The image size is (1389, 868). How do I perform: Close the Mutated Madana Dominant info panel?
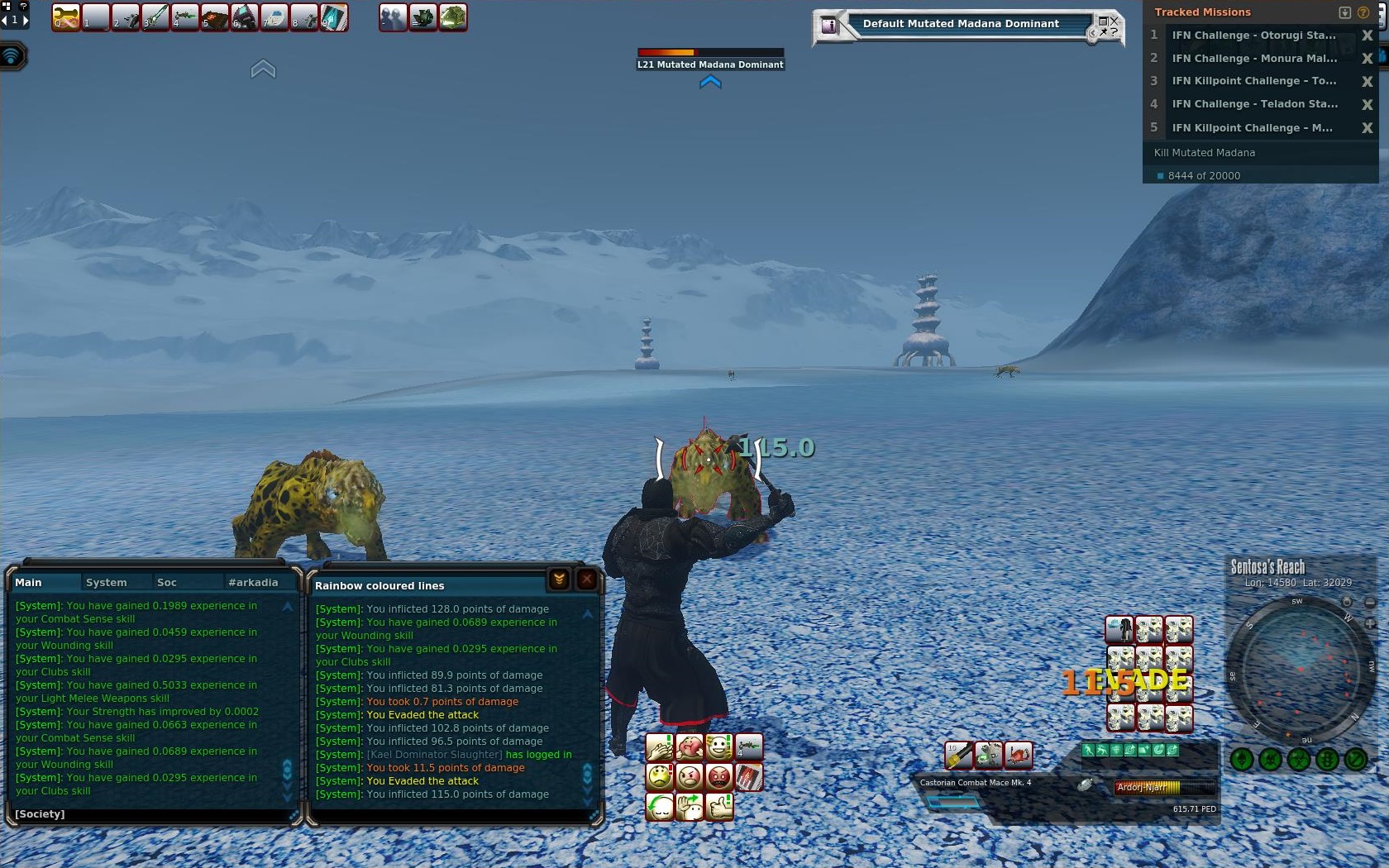click(1115, 20)
